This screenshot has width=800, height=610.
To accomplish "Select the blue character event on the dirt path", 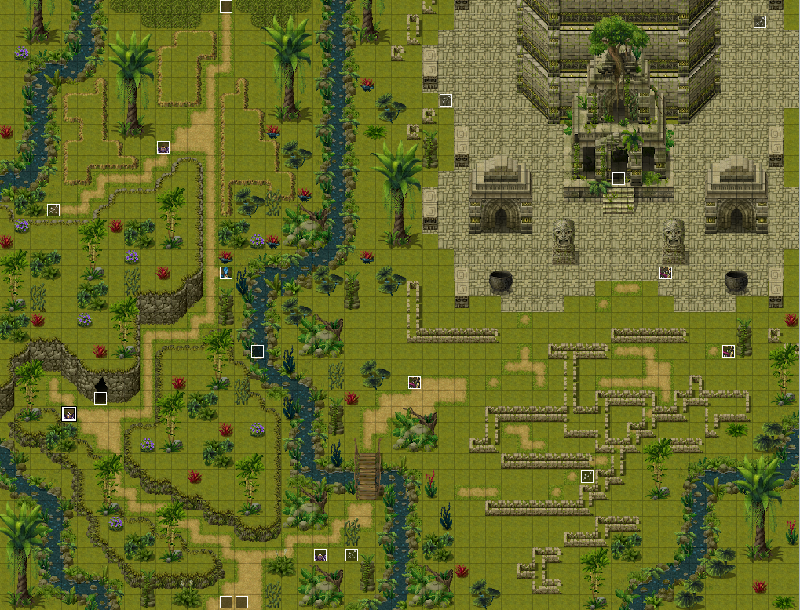I will [x=226, y=272].
